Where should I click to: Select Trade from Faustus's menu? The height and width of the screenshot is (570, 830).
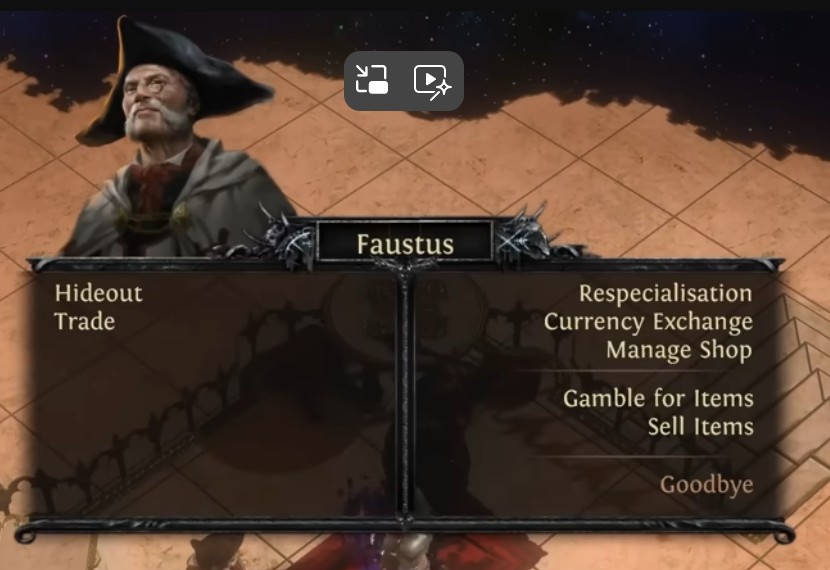point(85,322)
